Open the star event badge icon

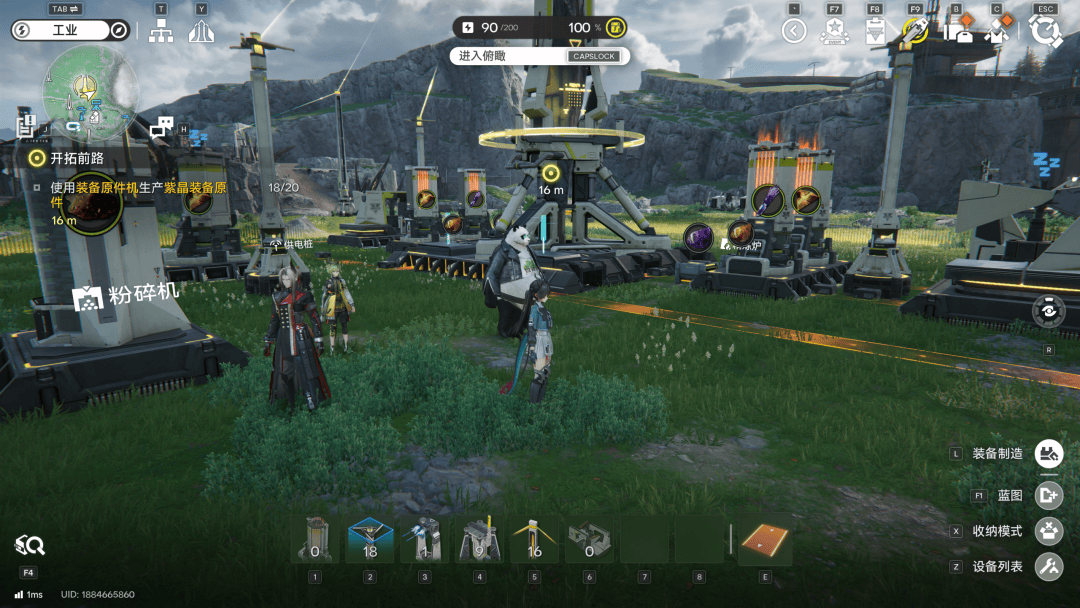[834, 31]
